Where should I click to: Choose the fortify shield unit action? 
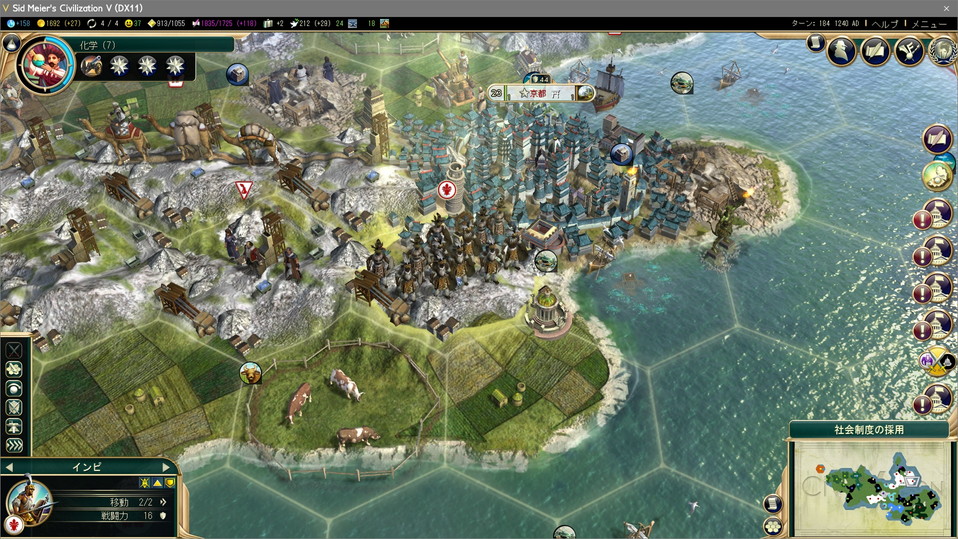click(14, 408)
